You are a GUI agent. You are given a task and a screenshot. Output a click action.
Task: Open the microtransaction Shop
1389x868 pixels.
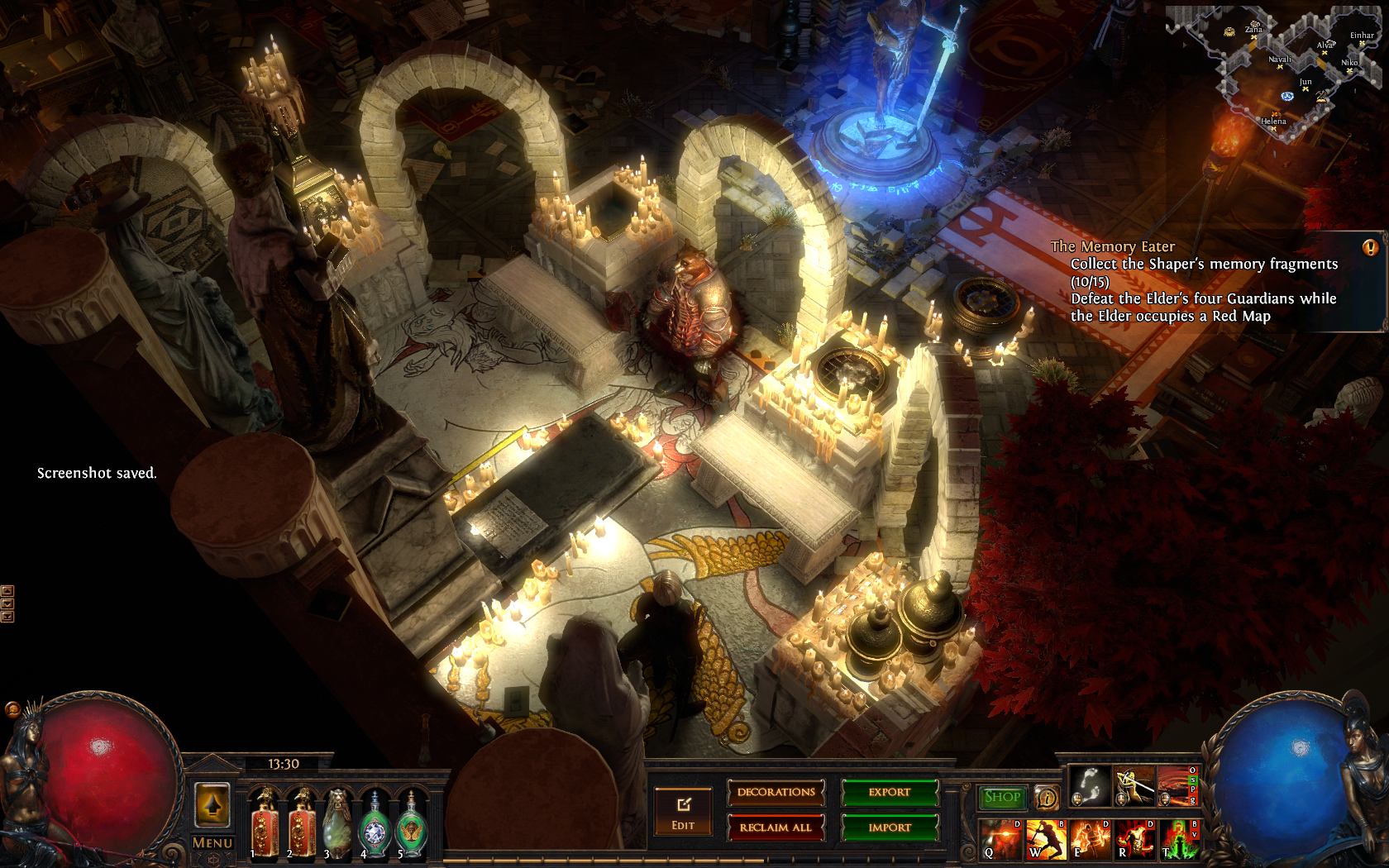pyautogui.click(x=1002, y=797)
